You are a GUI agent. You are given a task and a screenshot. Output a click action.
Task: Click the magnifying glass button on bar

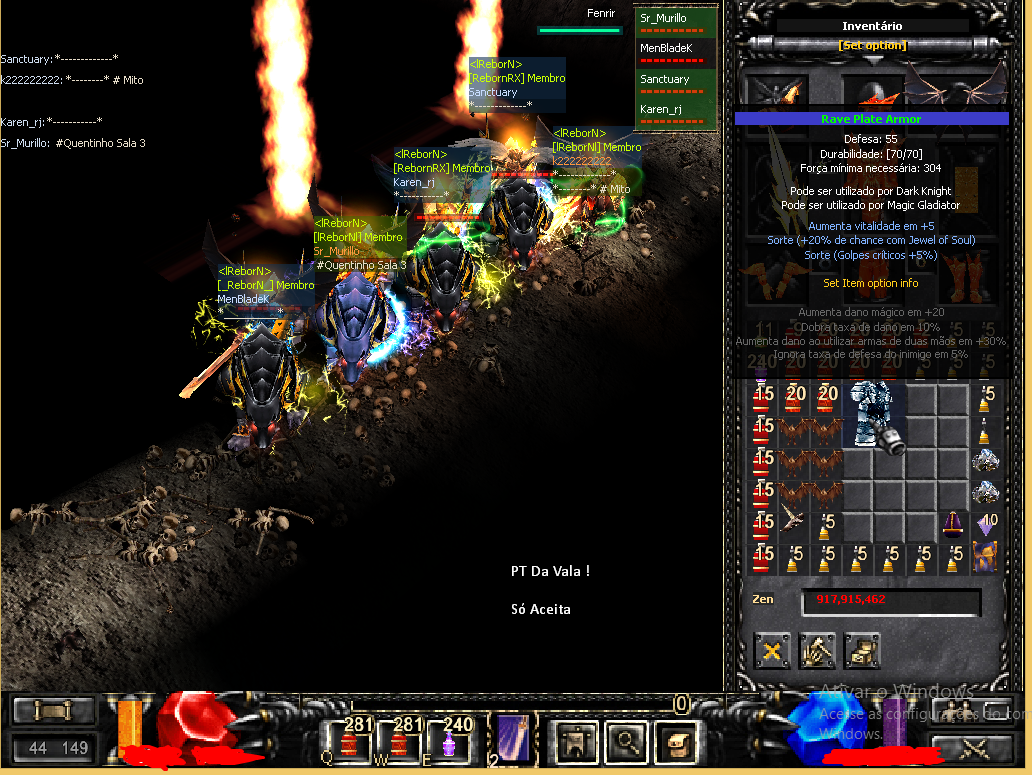click(627, 741)
